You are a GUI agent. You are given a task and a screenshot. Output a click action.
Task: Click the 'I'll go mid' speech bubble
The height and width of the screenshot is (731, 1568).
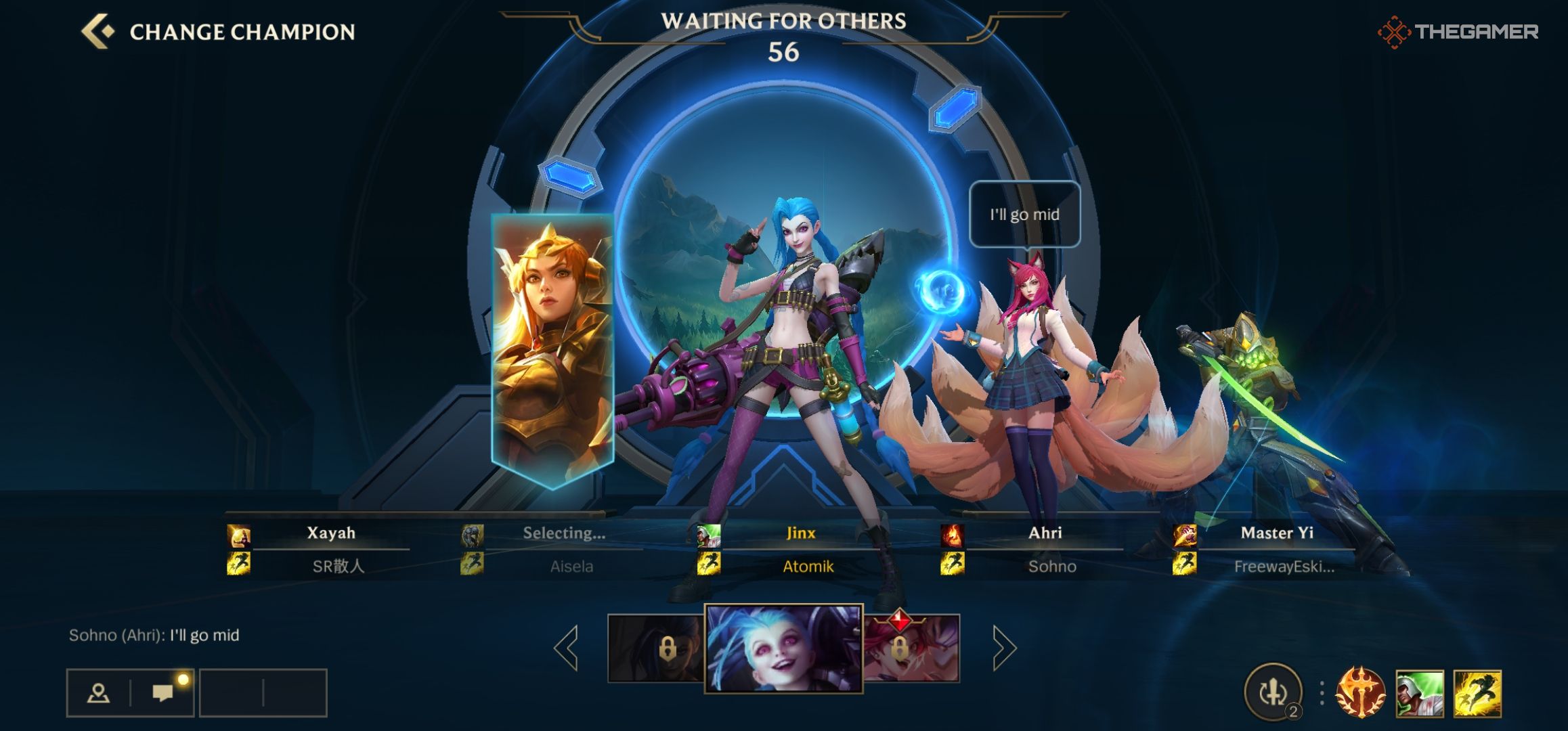click(x=1026, y=214)
